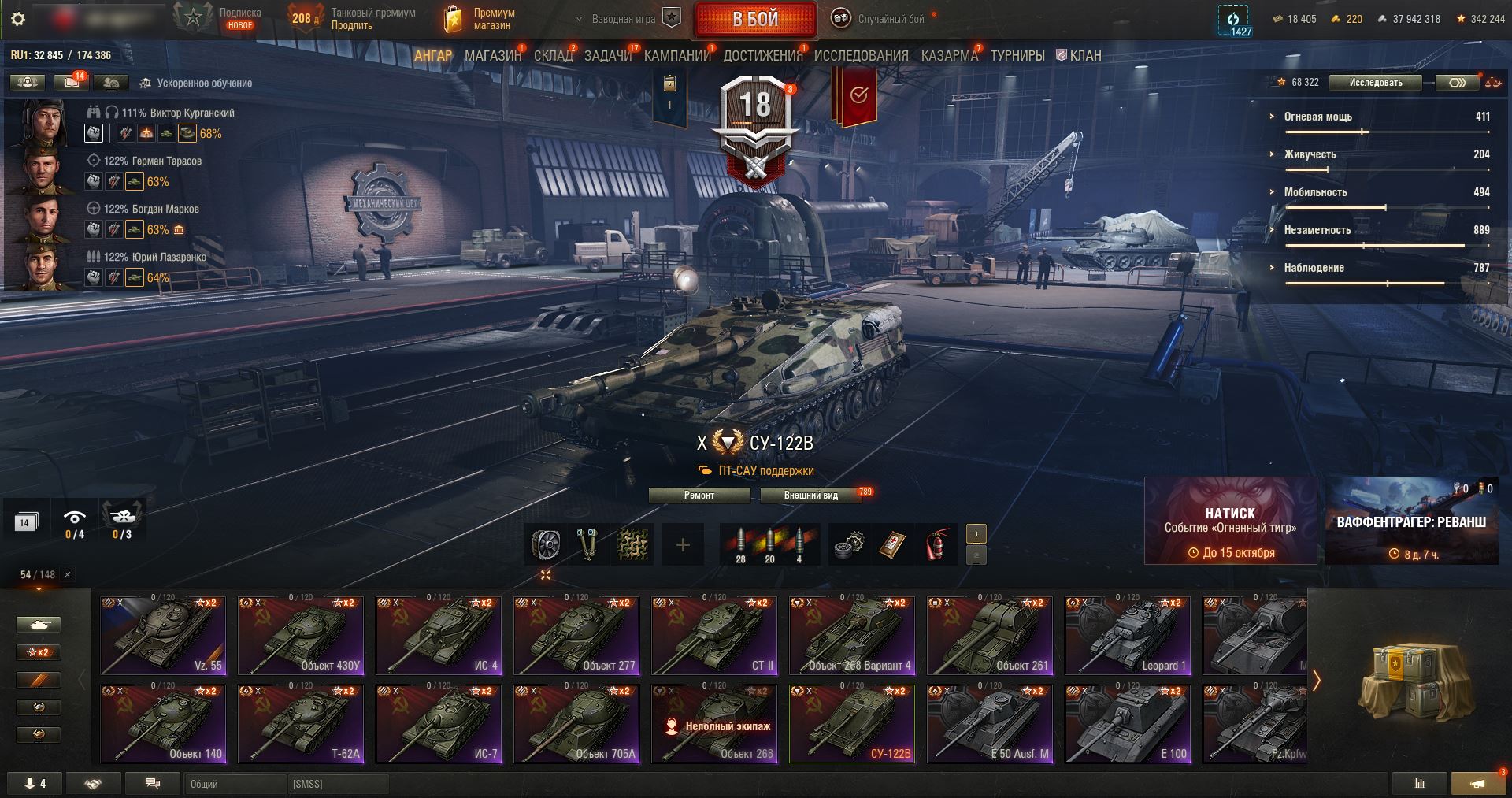Open the Ваффентрагер: Реванш event
This screenshot has width=1512, height=798.
[x=1411, y=521]
